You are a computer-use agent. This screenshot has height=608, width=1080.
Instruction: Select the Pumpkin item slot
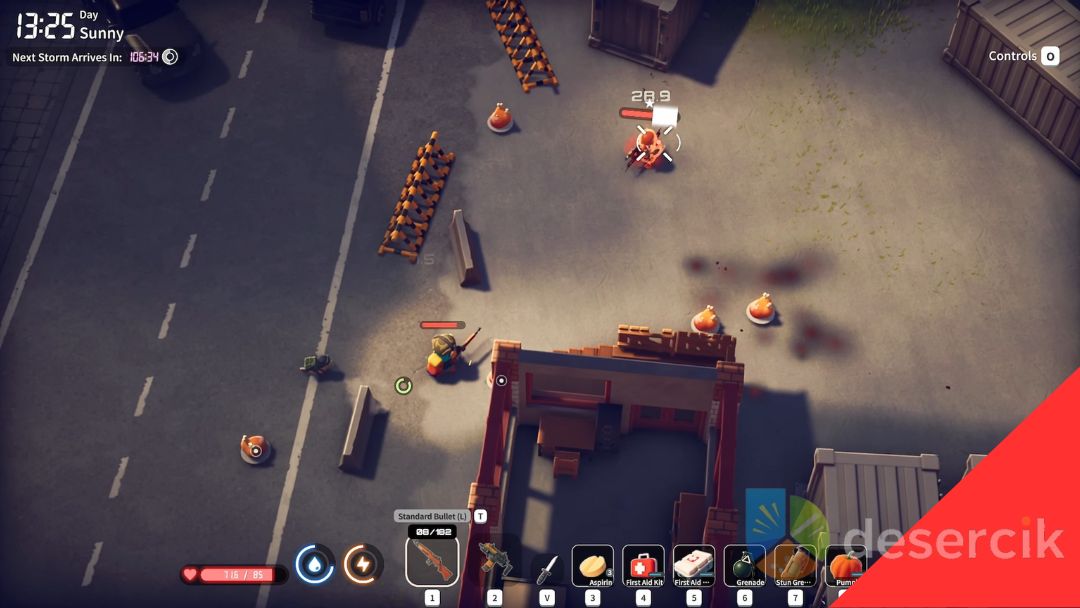(x=845, y=565)
